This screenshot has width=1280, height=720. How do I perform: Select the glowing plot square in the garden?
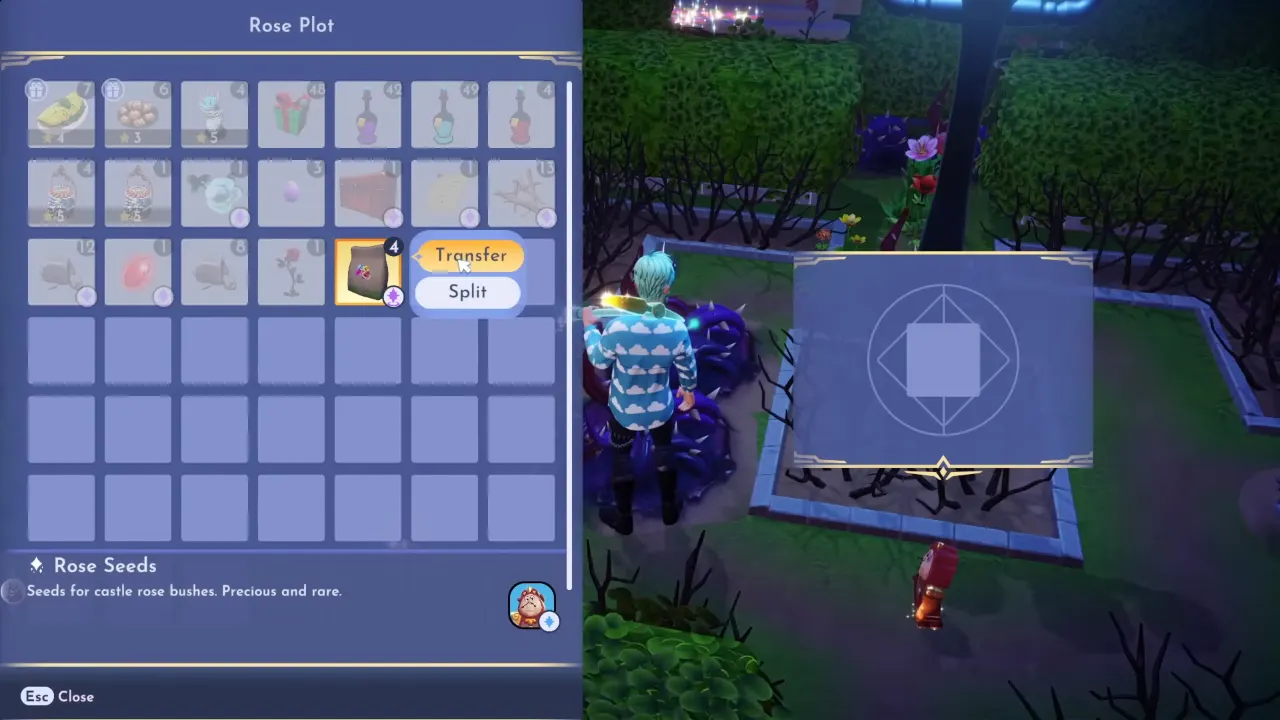(943, 360)
